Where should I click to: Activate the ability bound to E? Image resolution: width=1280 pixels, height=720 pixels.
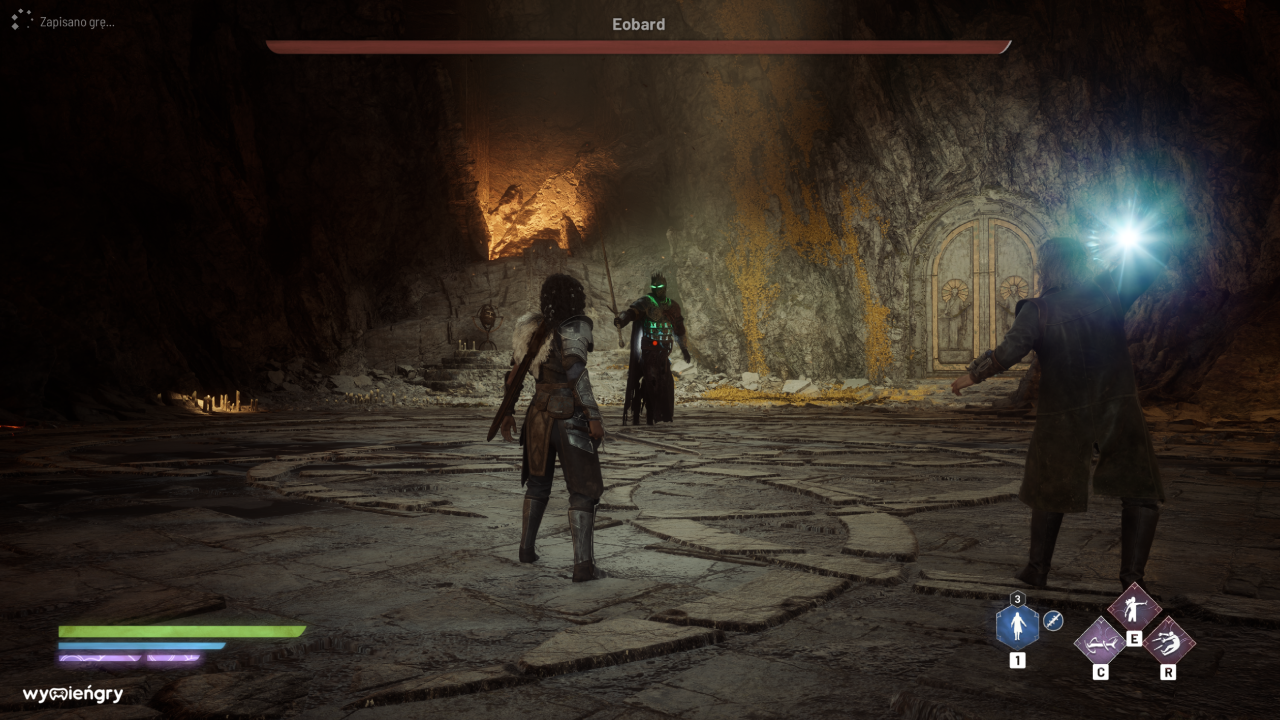click(1134, 608)
